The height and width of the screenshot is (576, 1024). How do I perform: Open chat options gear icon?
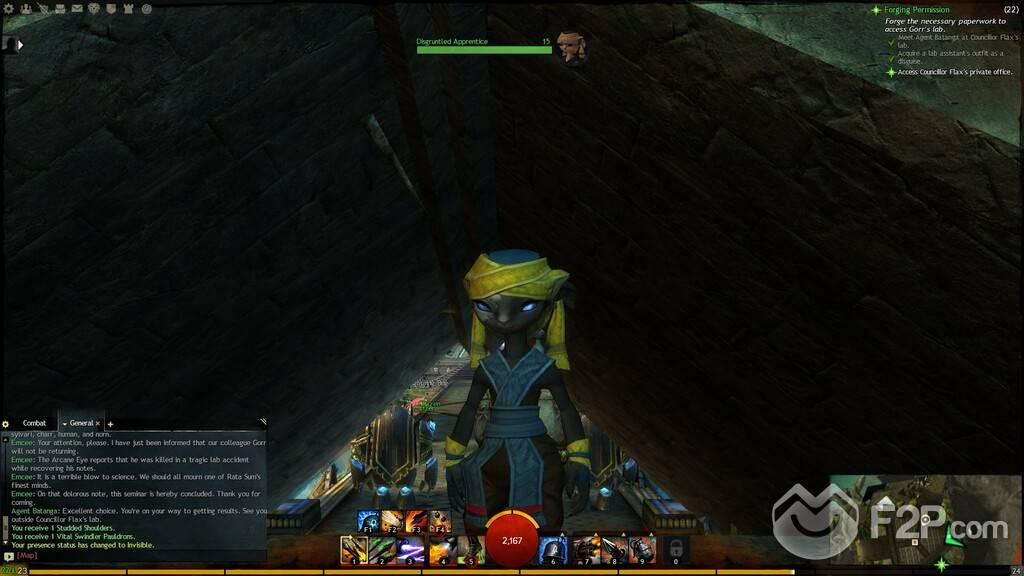click(x=6, y=424)
